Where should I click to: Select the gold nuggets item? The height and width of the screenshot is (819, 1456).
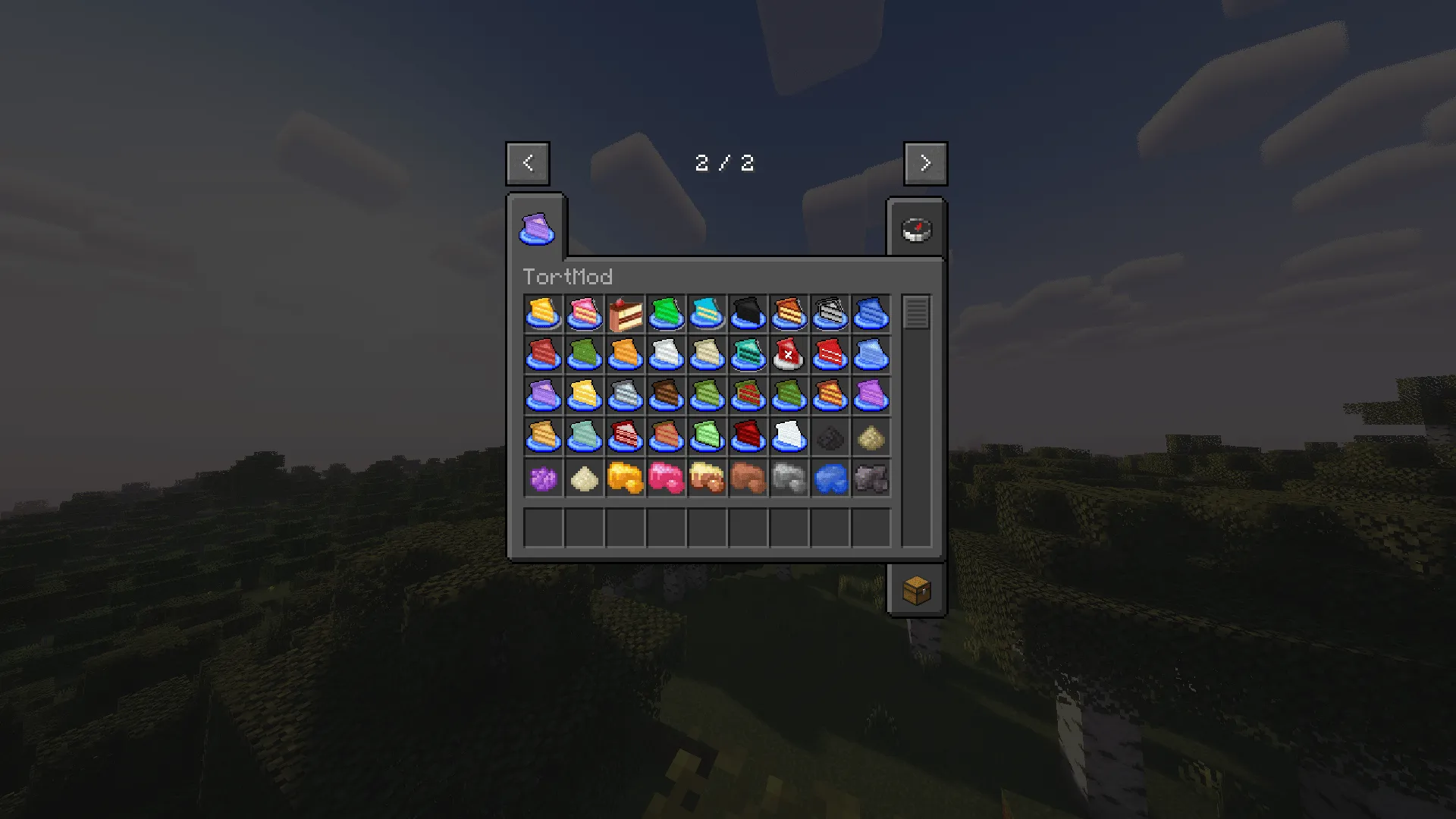(623, 479)
